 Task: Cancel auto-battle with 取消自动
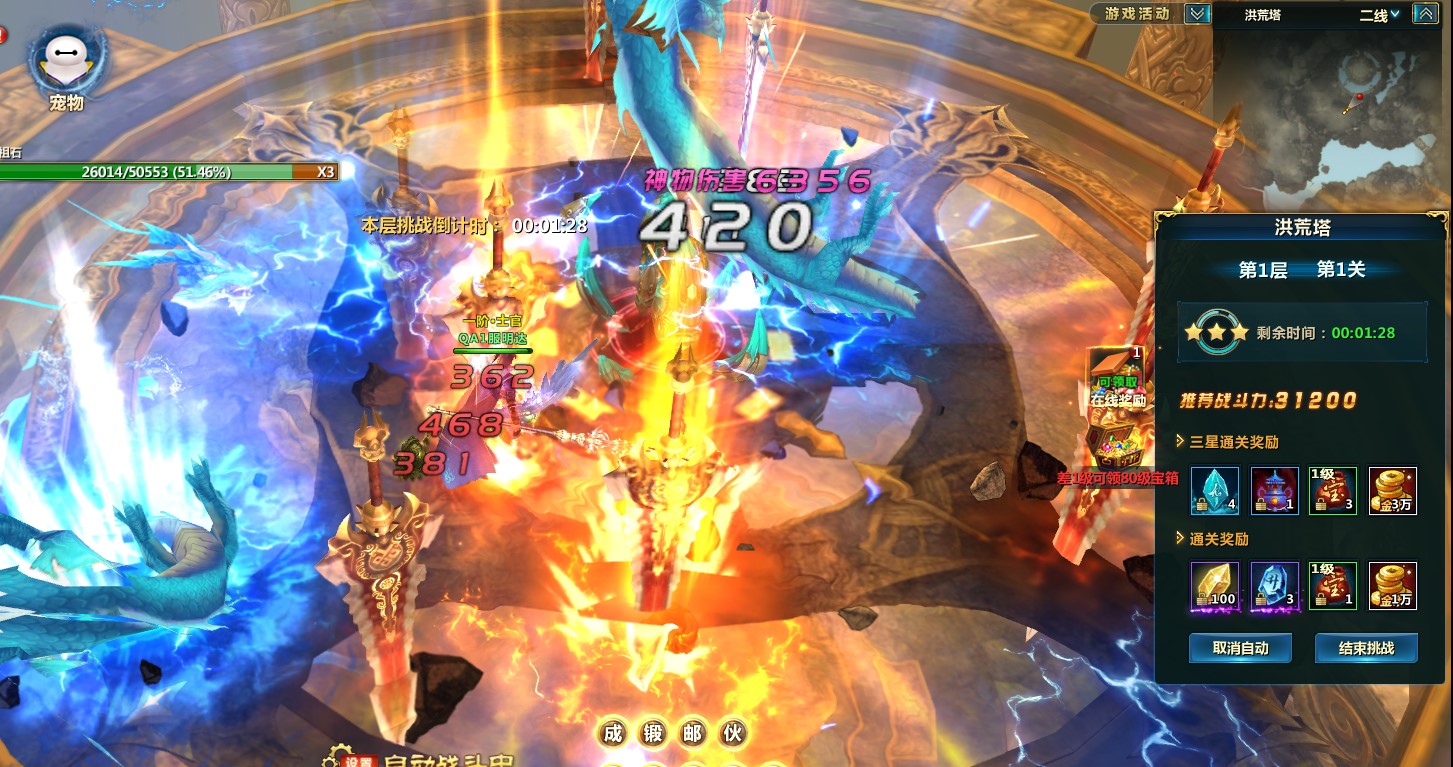click(1240, 648)
